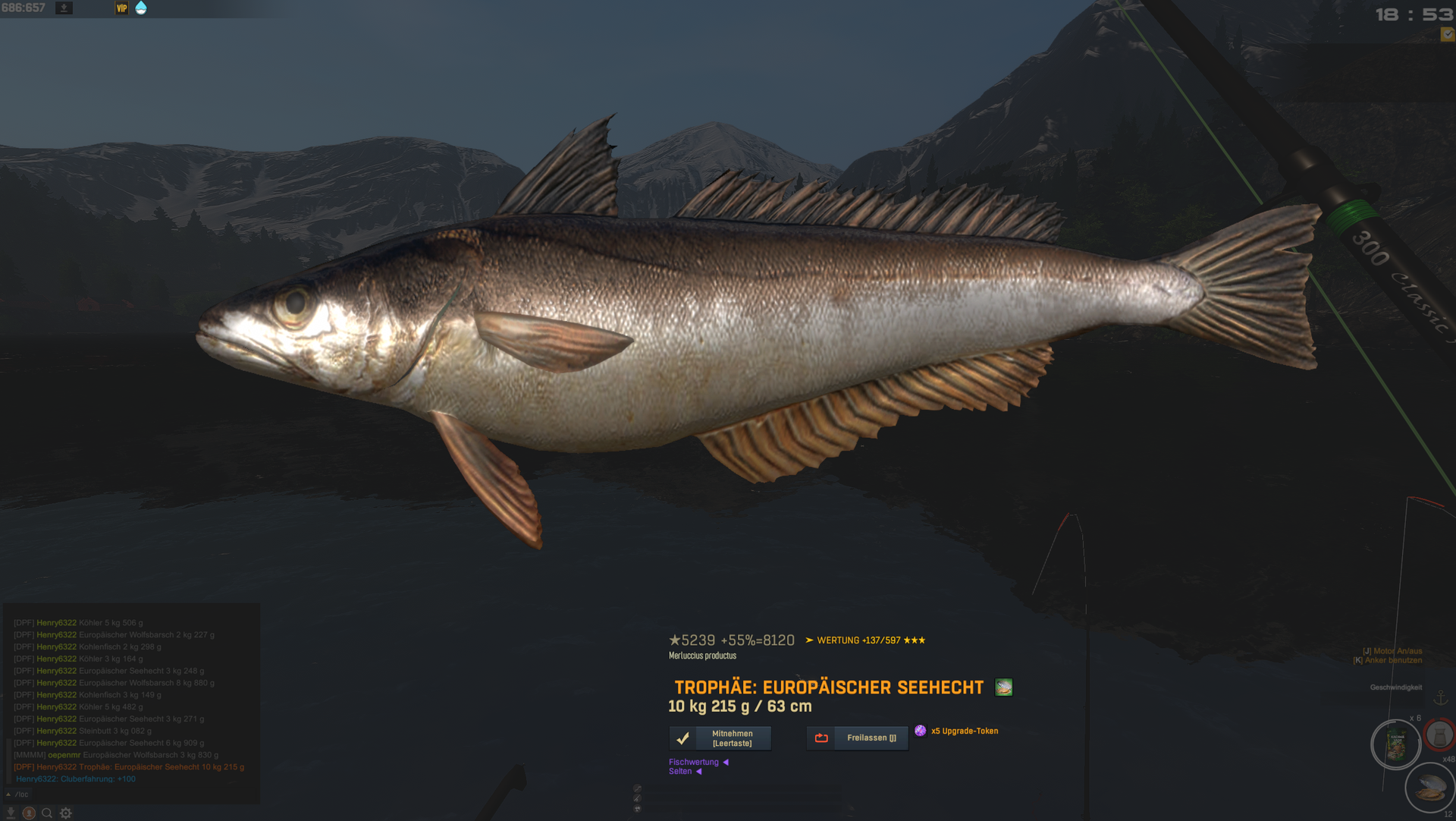The width and height of the screenshot is (1456, 821).
Task: Click the chat player avatar icon
Action: point(29,813)
